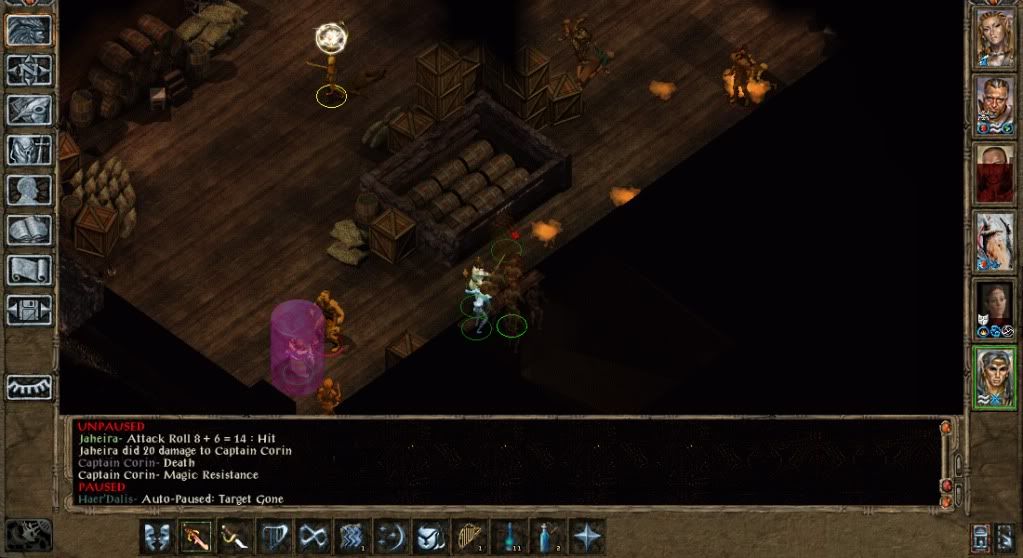Open the area map with the compass button
The image size is (1023, 558).
(x=29, y=70)
